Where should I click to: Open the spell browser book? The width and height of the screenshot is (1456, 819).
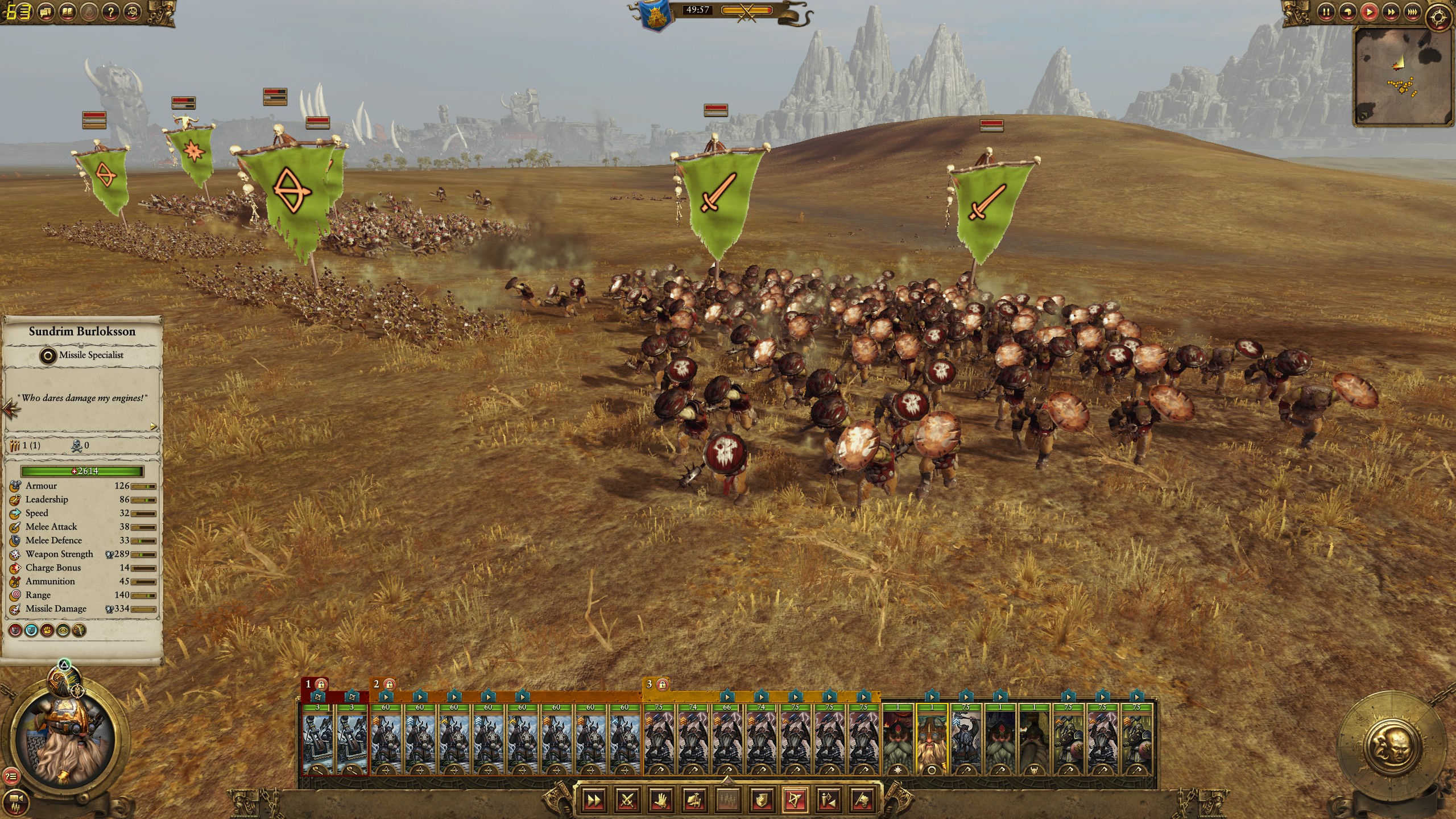point(68,11)
